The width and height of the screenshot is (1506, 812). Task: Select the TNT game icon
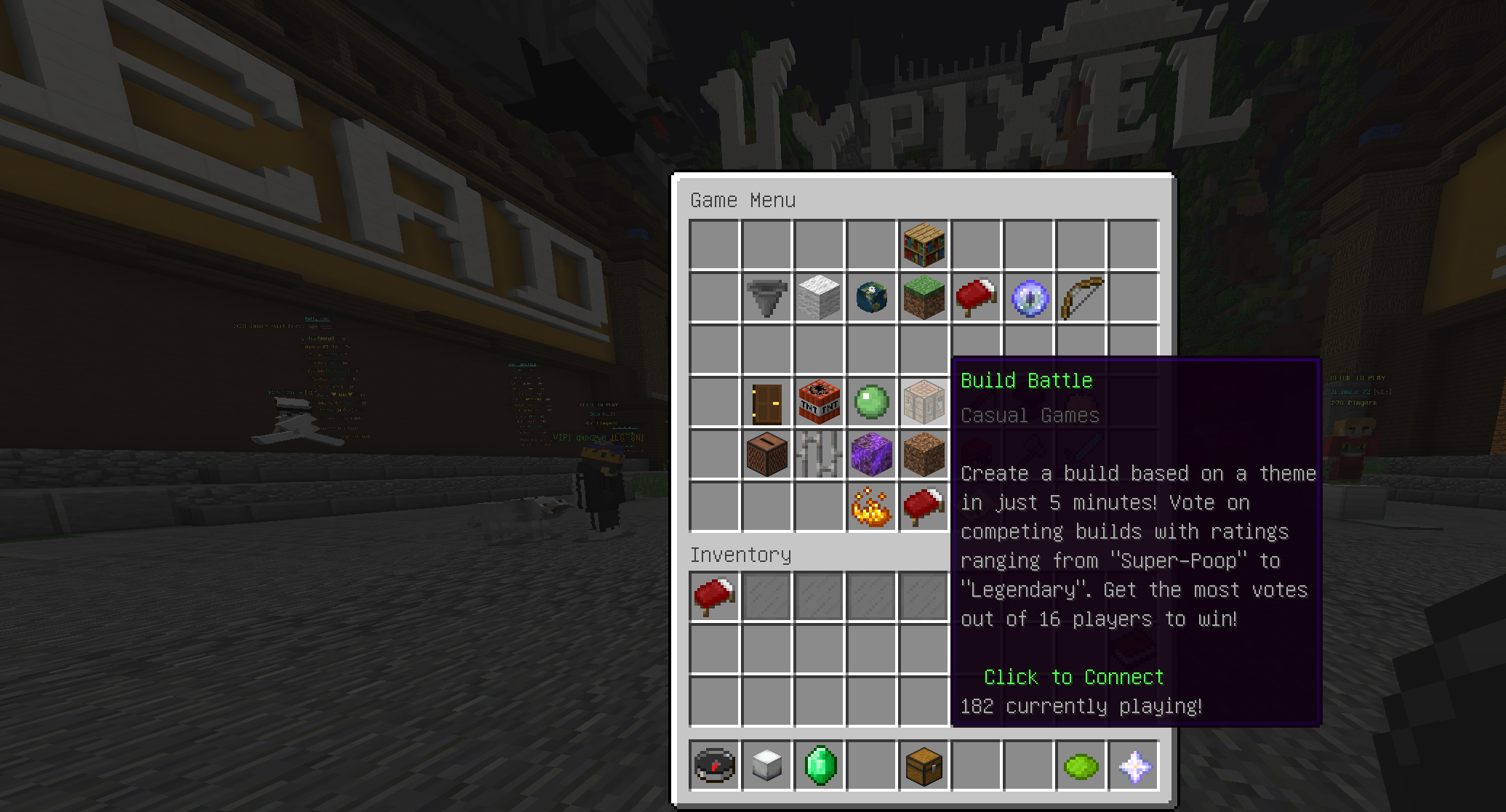[x=819, y=402]
